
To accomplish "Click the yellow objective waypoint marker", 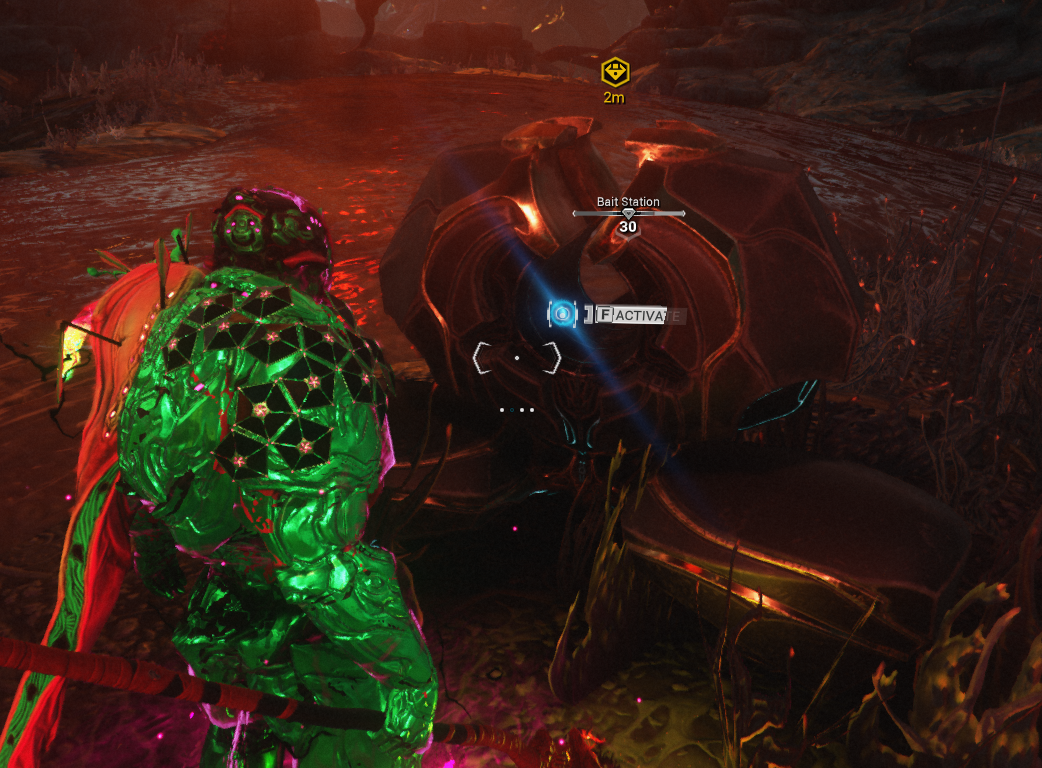I will 614,72.
